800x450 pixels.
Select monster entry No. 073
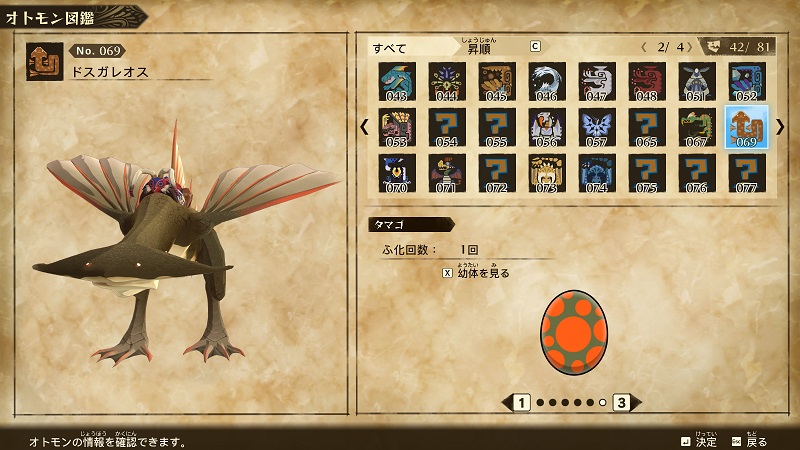tap(547, 172)
